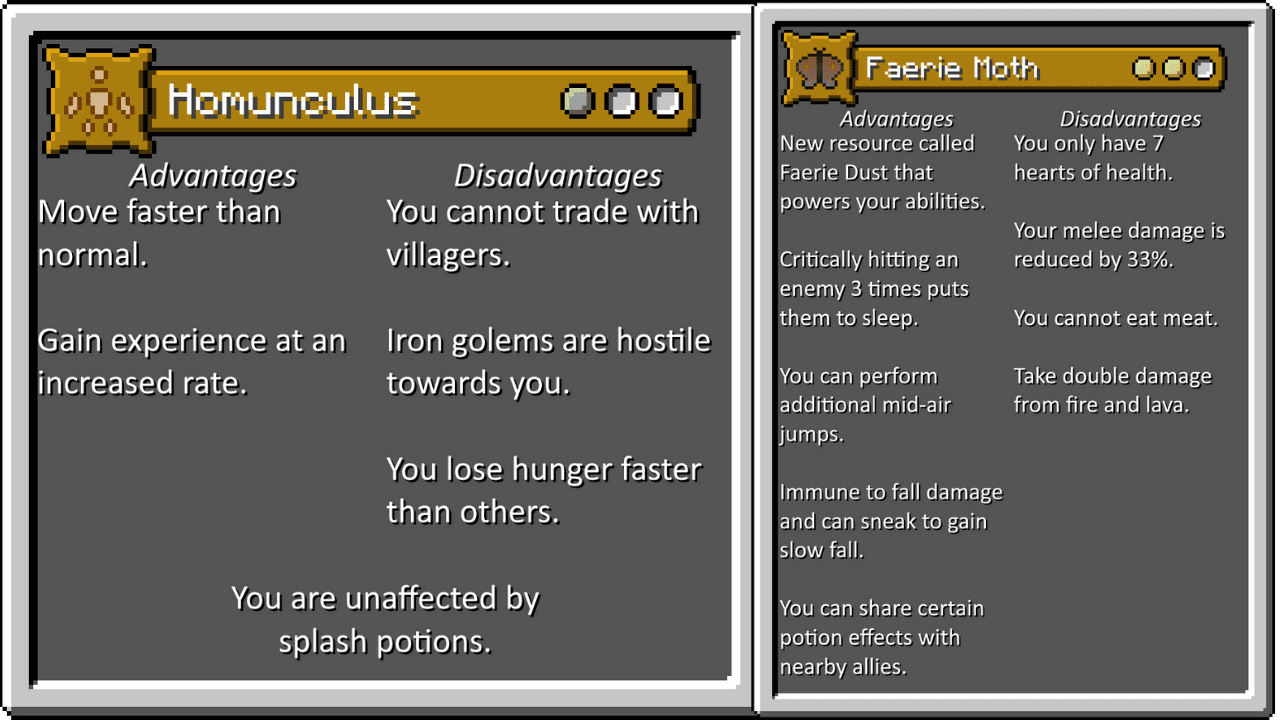Toggle the leftmost yellow impact indicator on Faerie Moth
This screenshot has height=720, width=1280.
[x=1142, y=68]
